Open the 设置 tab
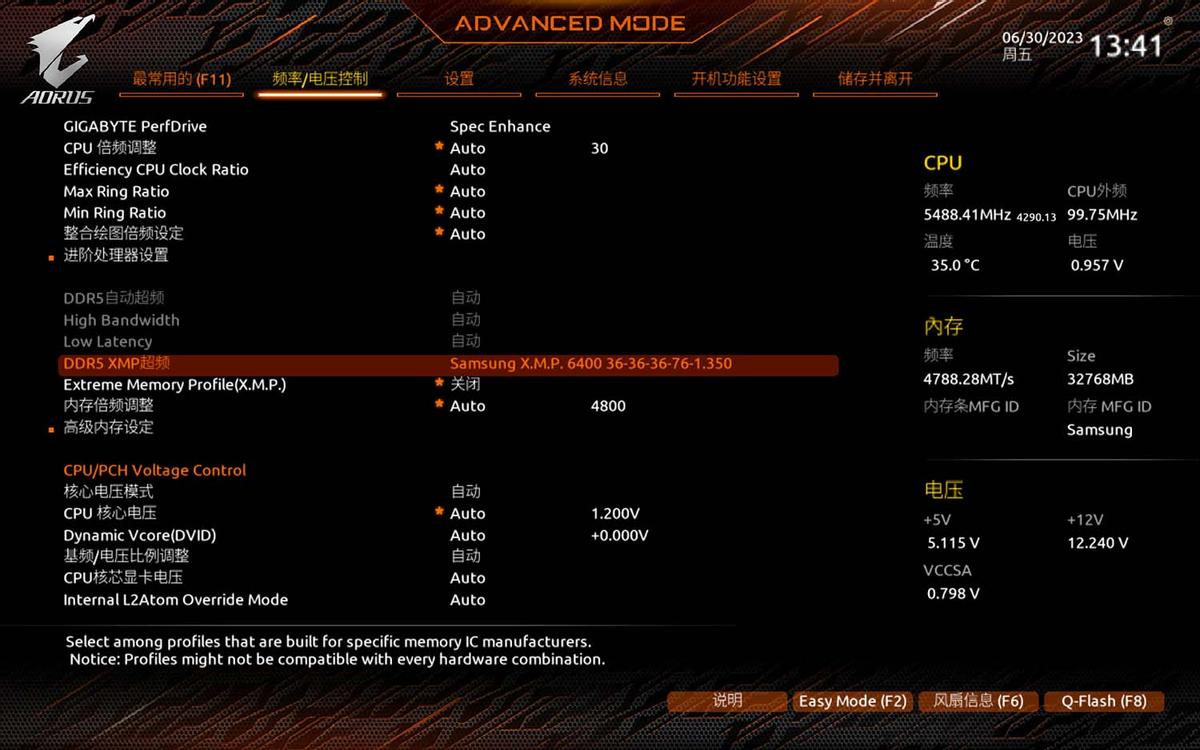Image resolution: width=1200 pixels, height=750 pixels. point(459,79)
